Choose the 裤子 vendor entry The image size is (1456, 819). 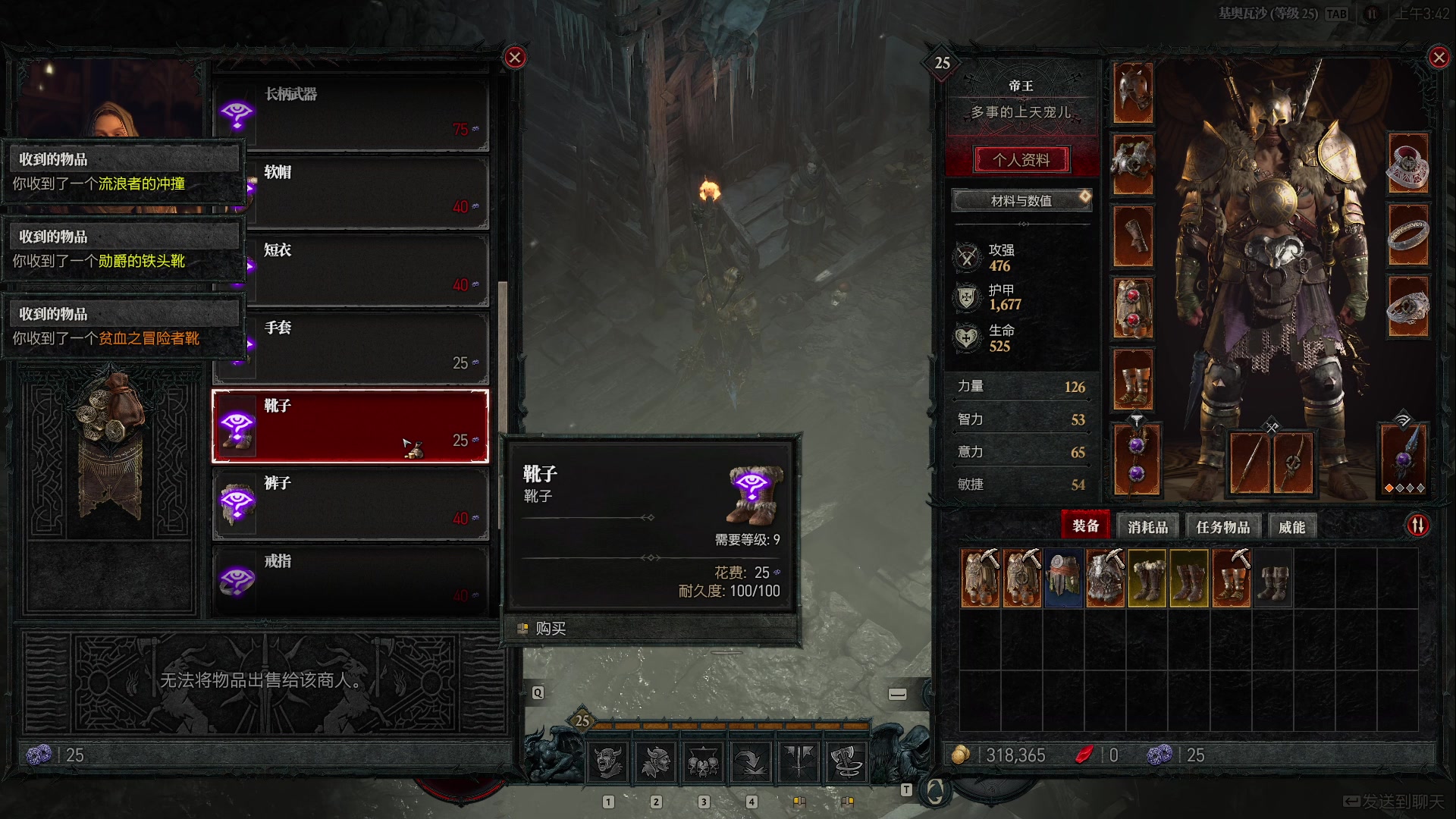click(350, 503)
